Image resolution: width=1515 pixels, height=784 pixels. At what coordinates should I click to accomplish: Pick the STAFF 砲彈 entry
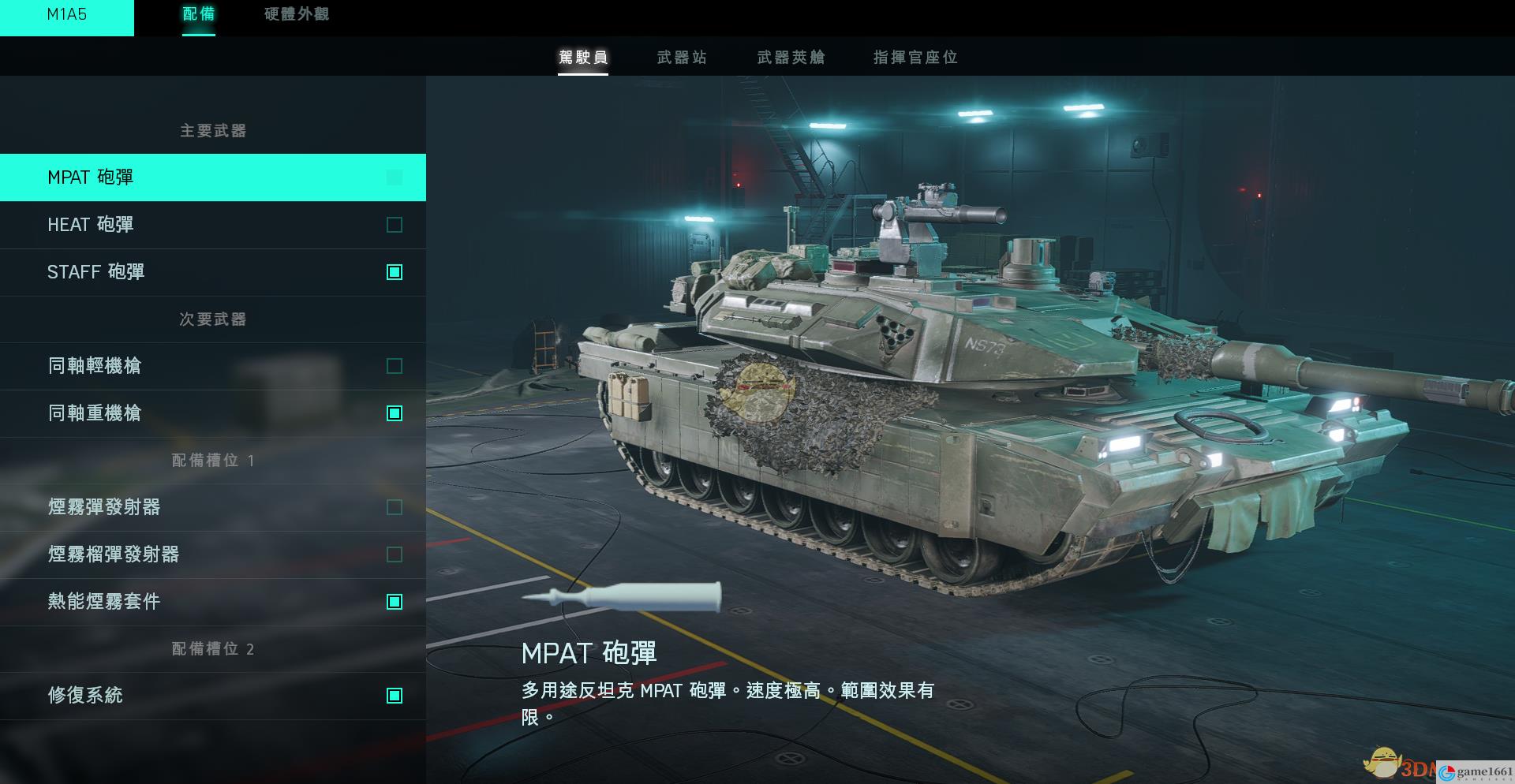pyautogui.click(x=212, y=272)
